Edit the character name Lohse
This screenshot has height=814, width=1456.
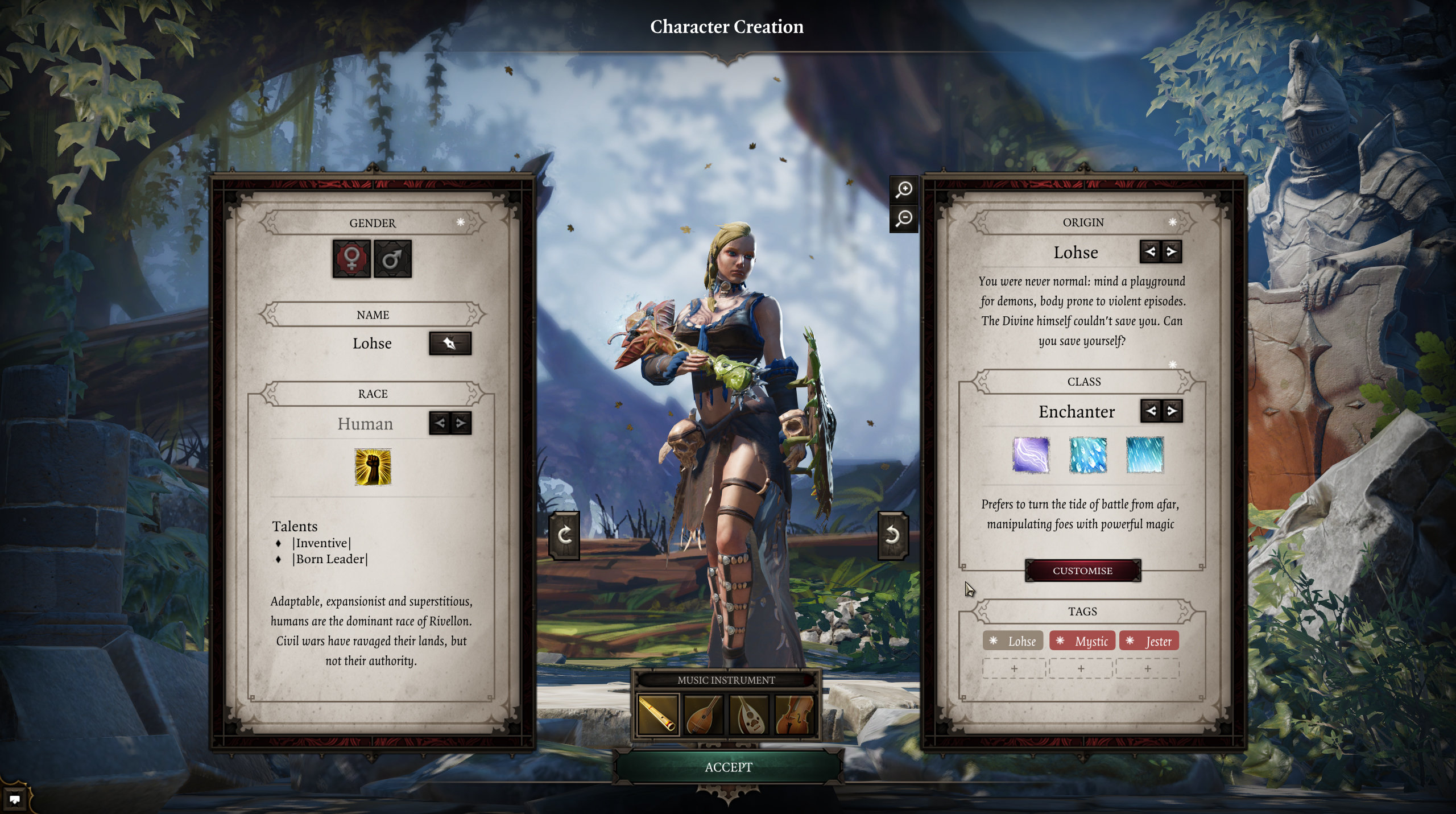(450, 344)
